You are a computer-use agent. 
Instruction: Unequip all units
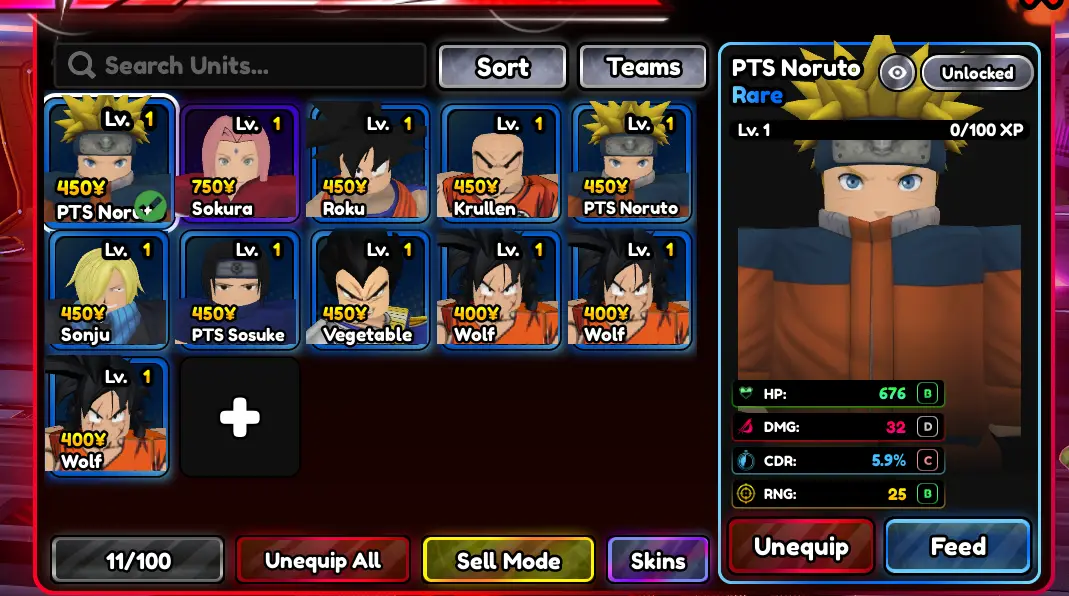tap(323, 560)
